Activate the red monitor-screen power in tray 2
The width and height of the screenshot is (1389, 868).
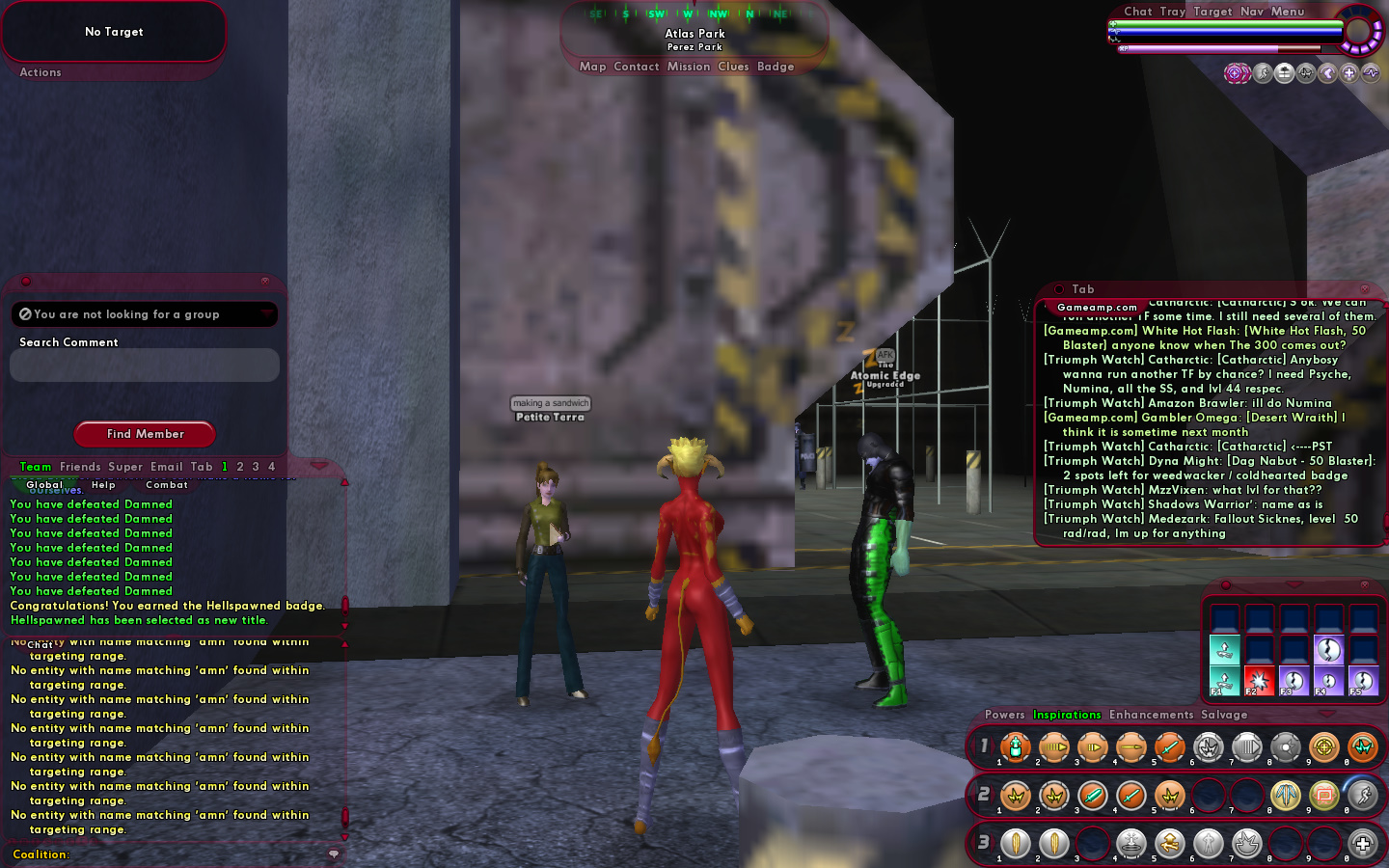[x=1323, y=796]
